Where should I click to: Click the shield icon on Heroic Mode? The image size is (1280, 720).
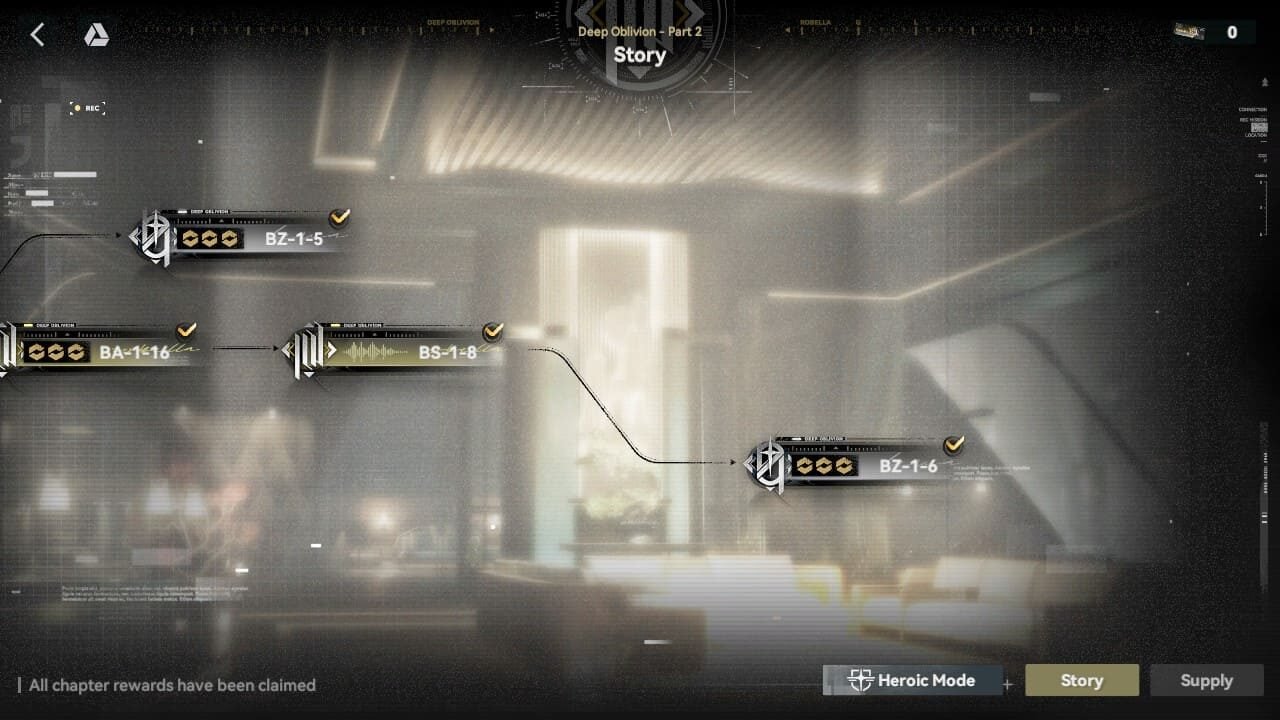point(861,680)
